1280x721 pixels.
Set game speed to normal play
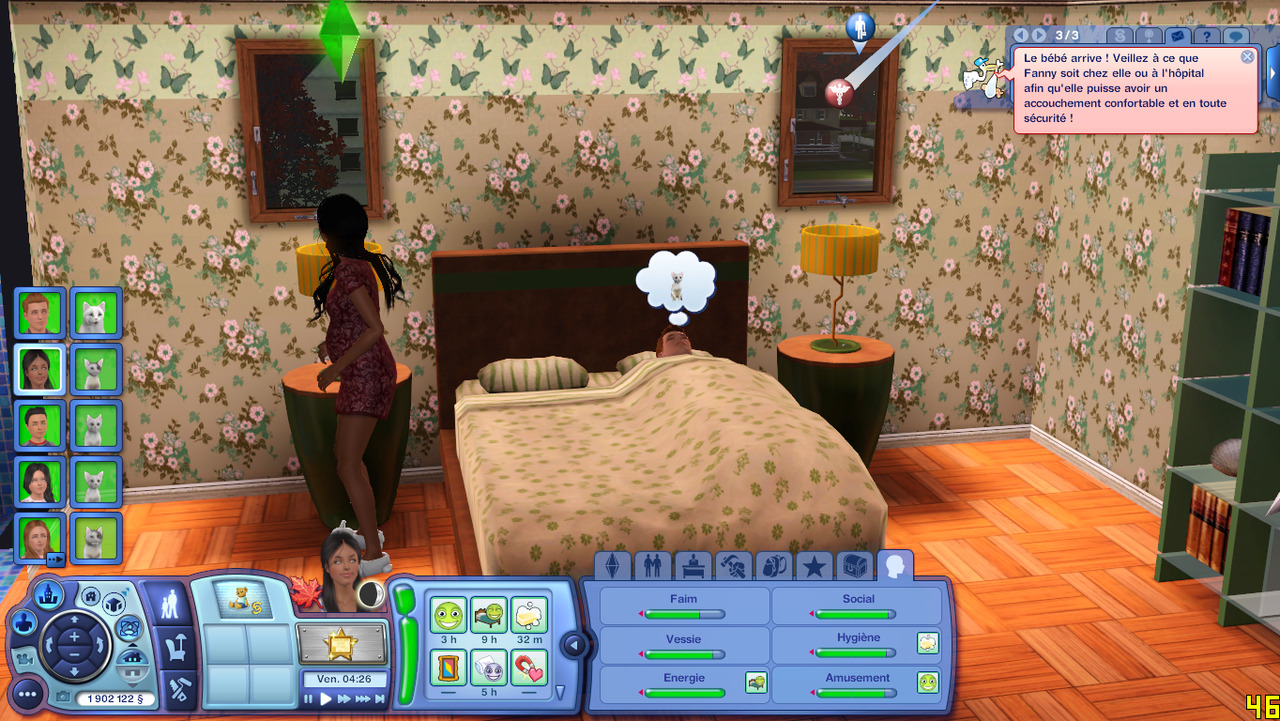[325, 699]
